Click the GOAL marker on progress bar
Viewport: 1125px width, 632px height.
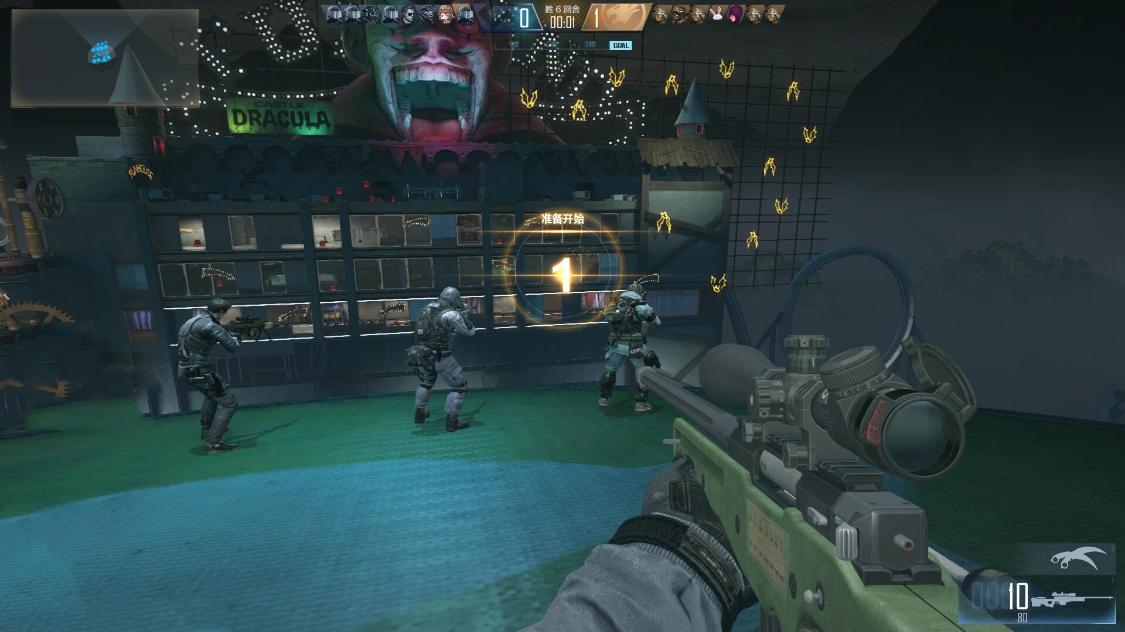point(620,45)
